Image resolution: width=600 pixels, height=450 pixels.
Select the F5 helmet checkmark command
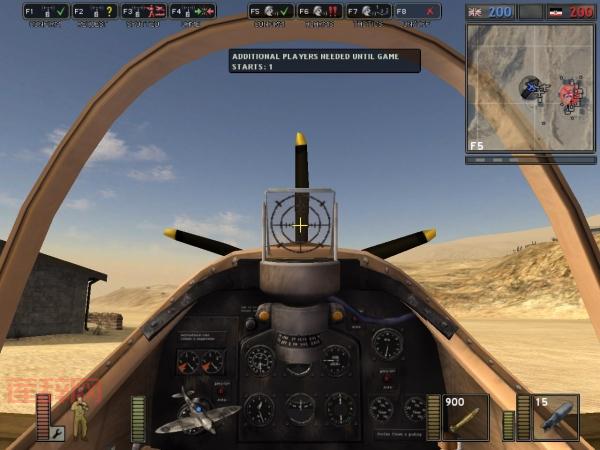coord(271,11)
